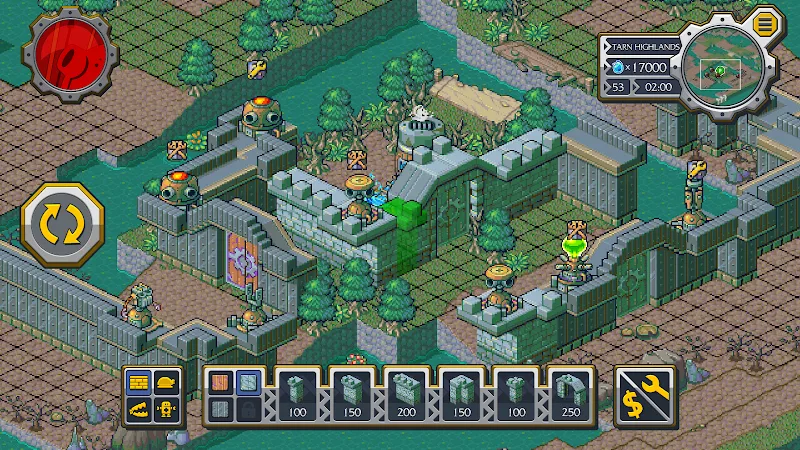Pick the wall piece costing 200
The image size is (800, 450).
coord(408,394)
